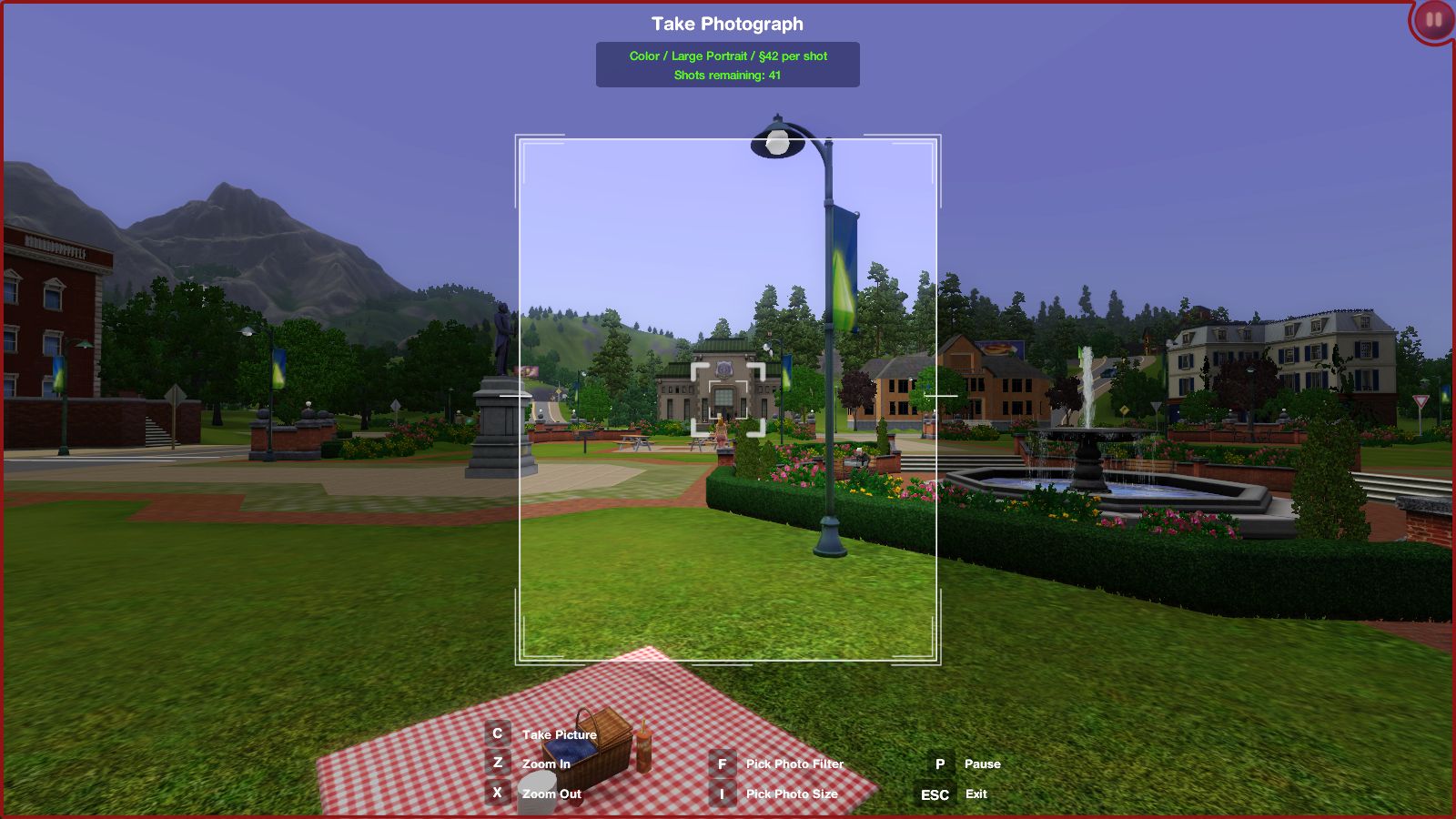Viewport: 1456px width, 819px height.
Task: Click the Shots remaining counter
Action: 727,75
